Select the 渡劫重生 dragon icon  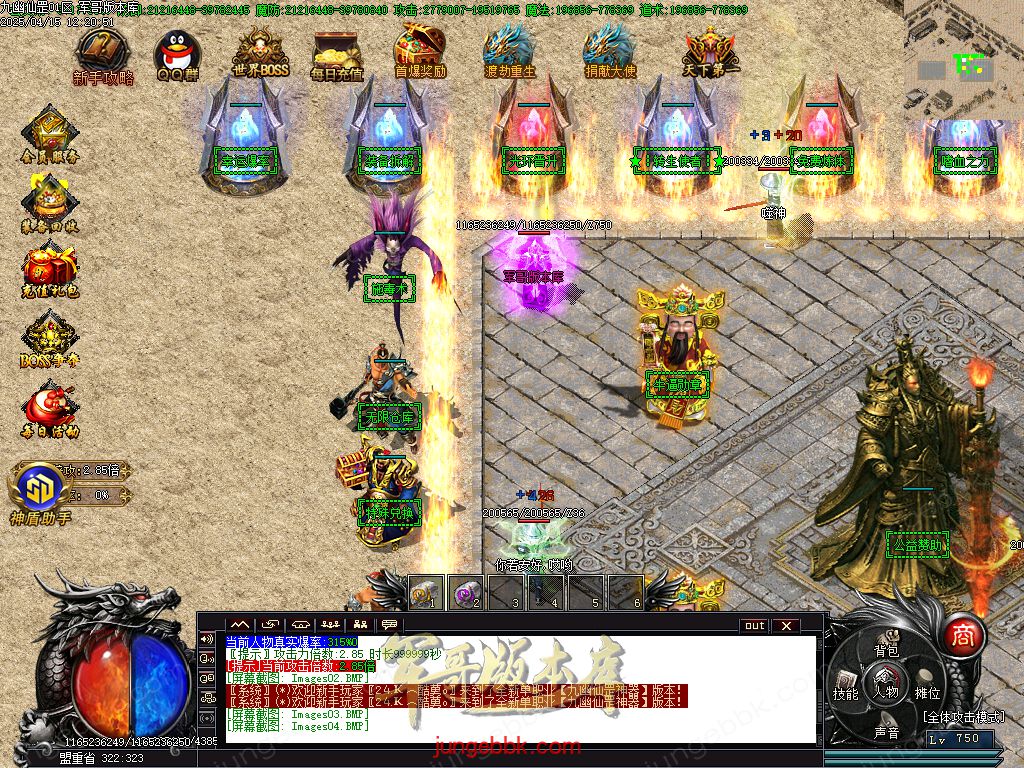[510, 52]
